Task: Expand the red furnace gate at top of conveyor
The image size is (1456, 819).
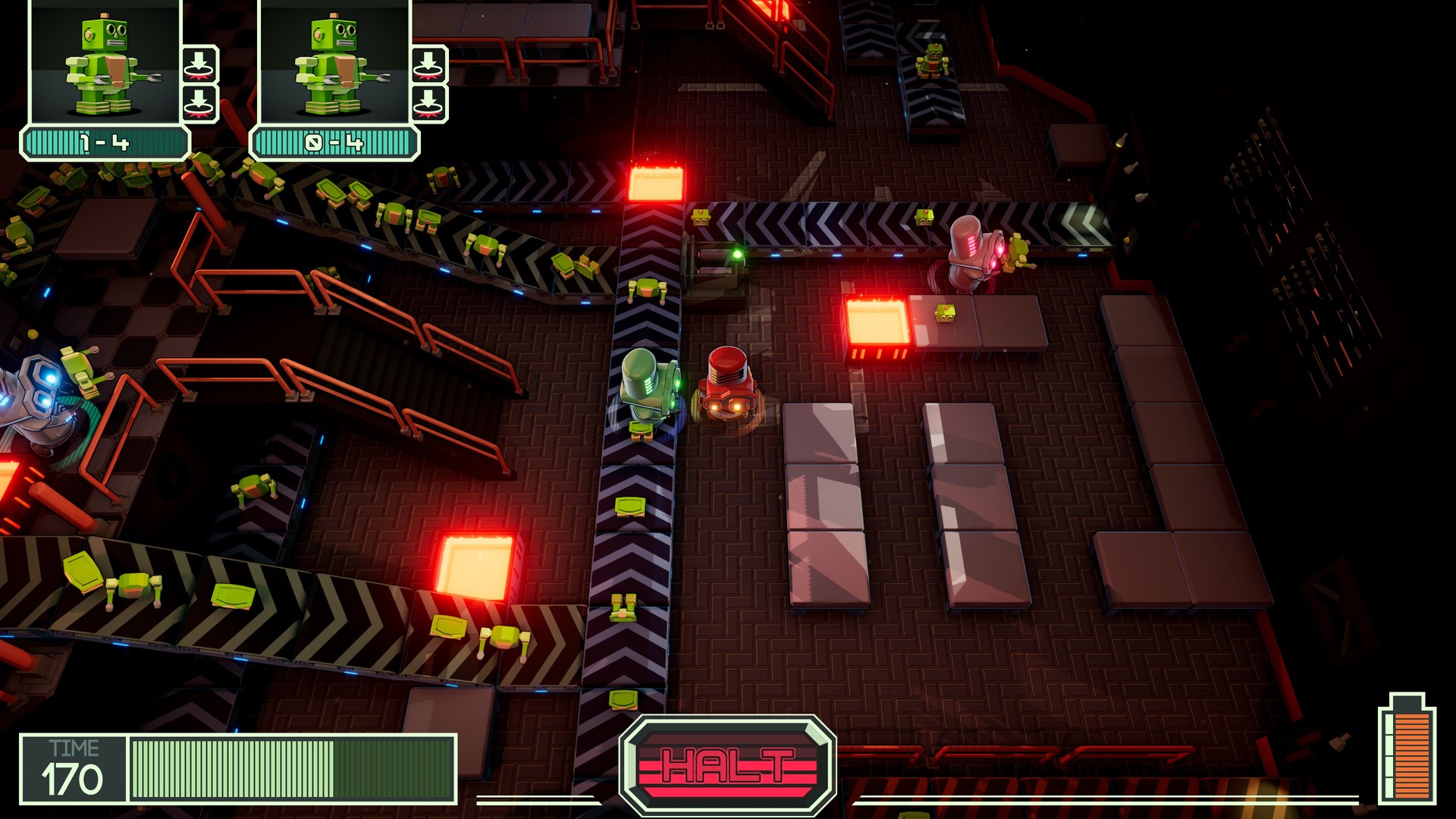Action: (x=657, y=182)
